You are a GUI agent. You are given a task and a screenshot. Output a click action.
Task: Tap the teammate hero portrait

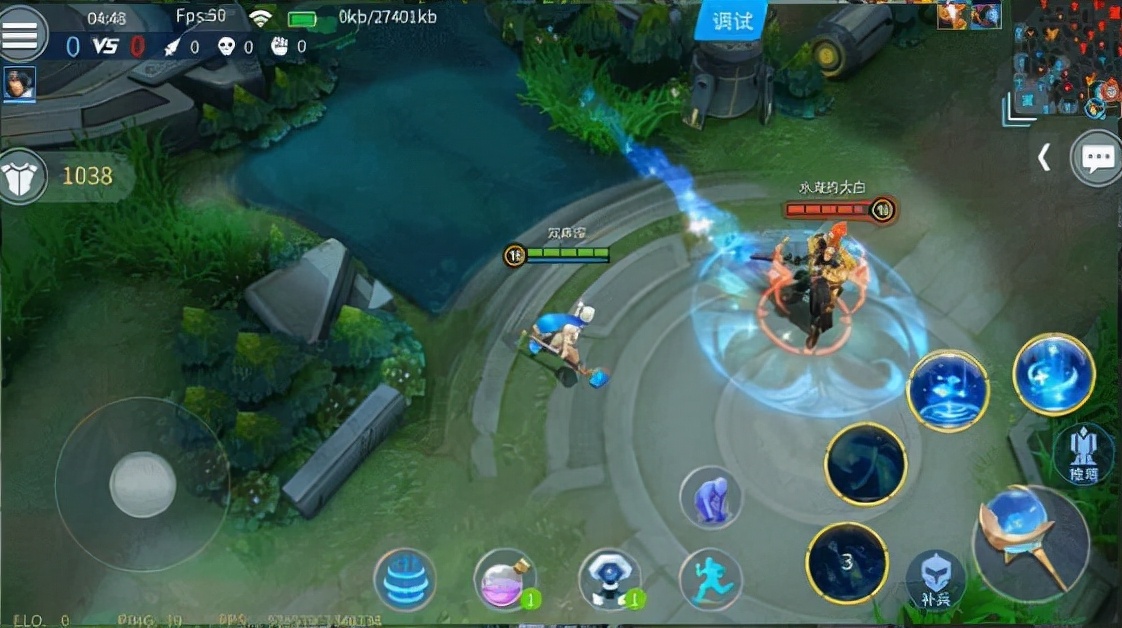point(19,84)
